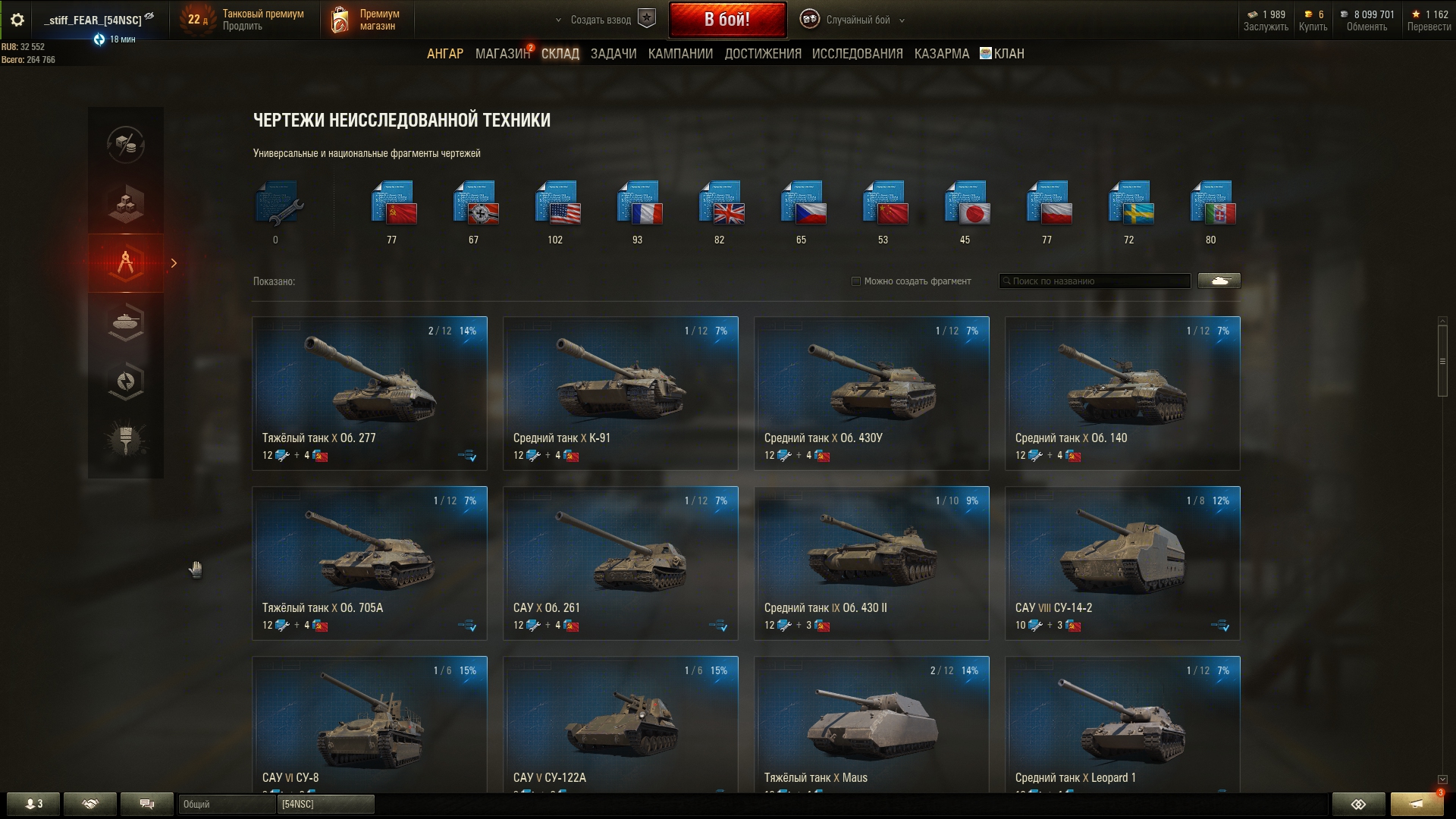Viewport: 1456px width, 819px height.
Task: Select the Об. 277 heavy tank blueprint card
Action: (x=369, y=393)
